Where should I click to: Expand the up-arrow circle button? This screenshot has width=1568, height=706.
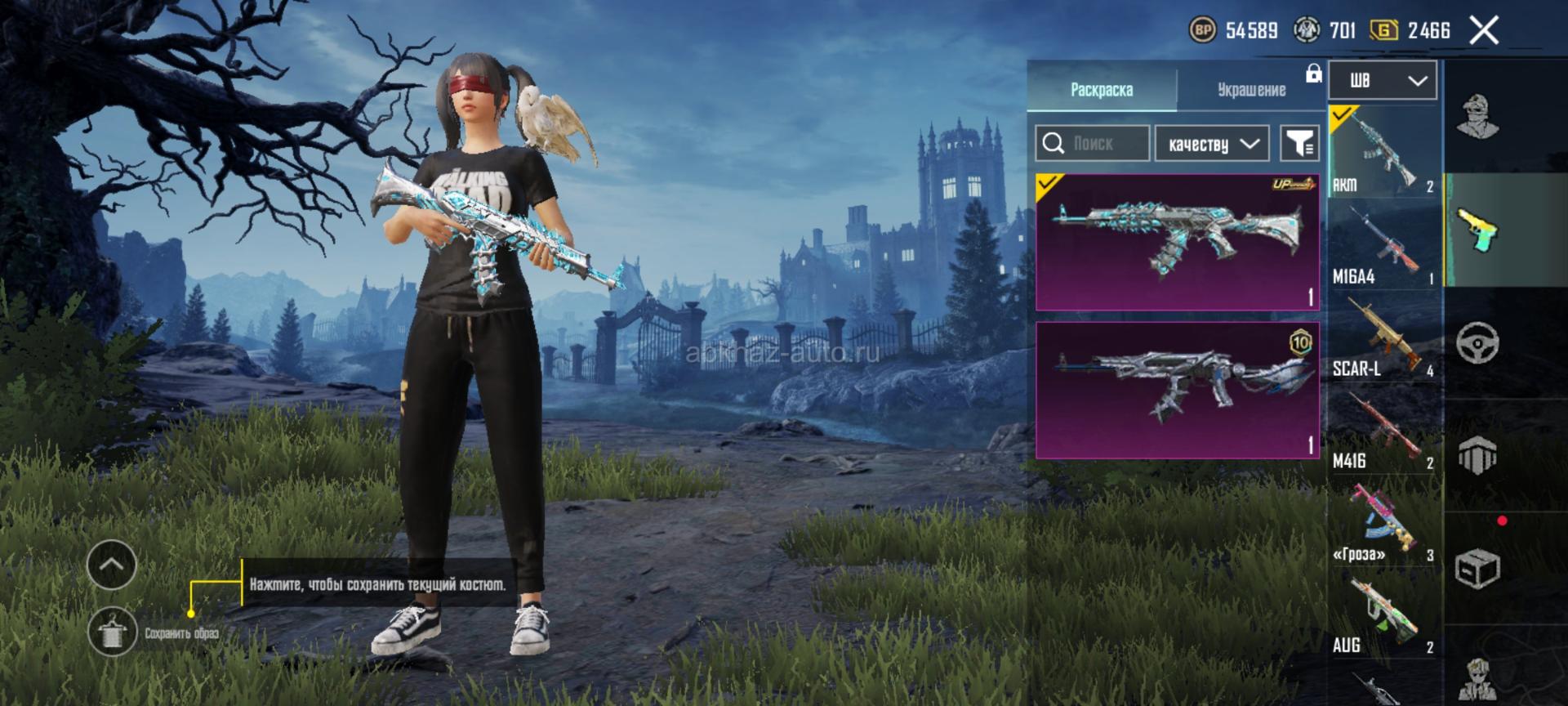coord(111,564)
